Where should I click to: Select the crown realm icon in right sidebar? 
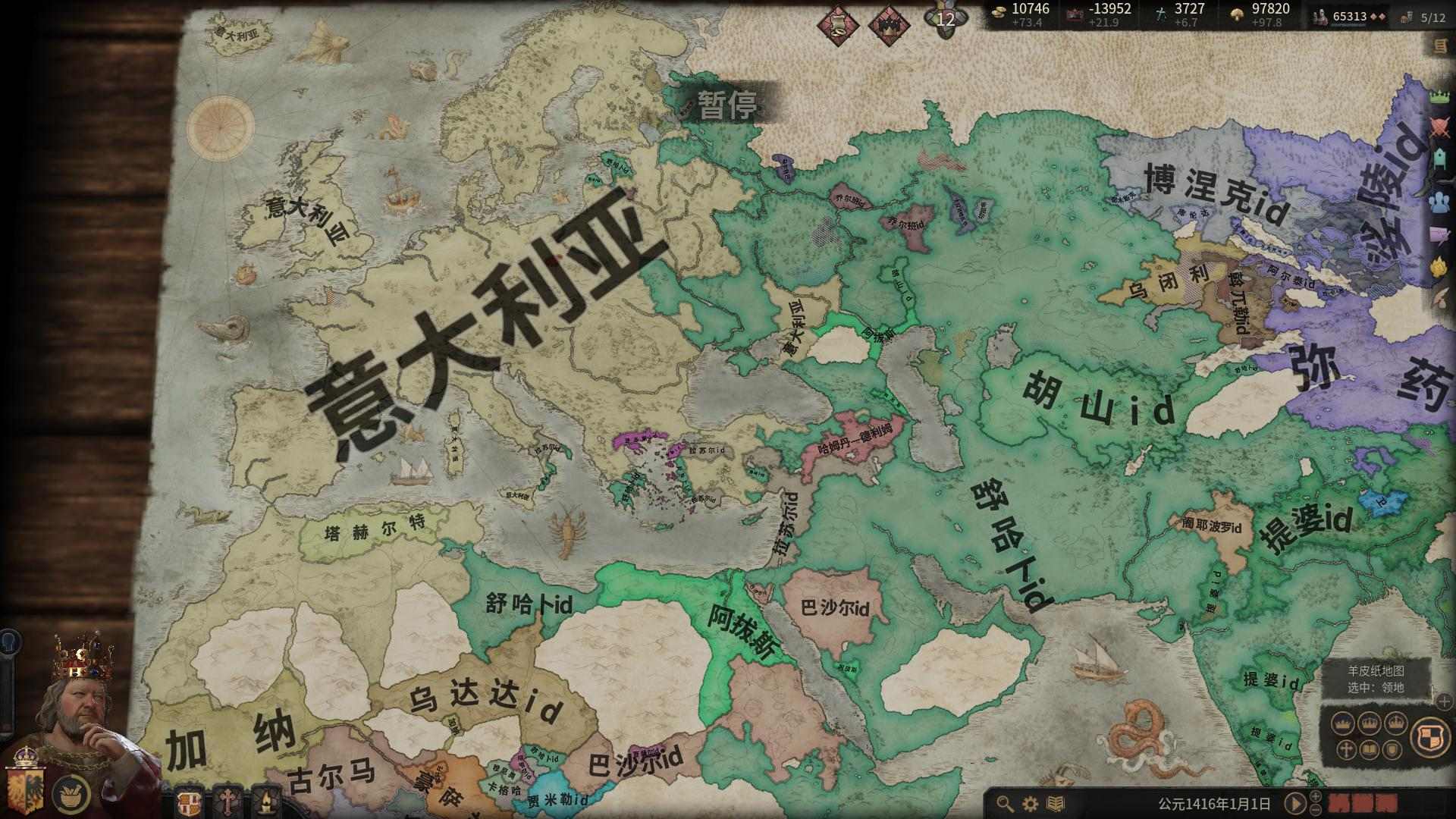pos(1442,96)
